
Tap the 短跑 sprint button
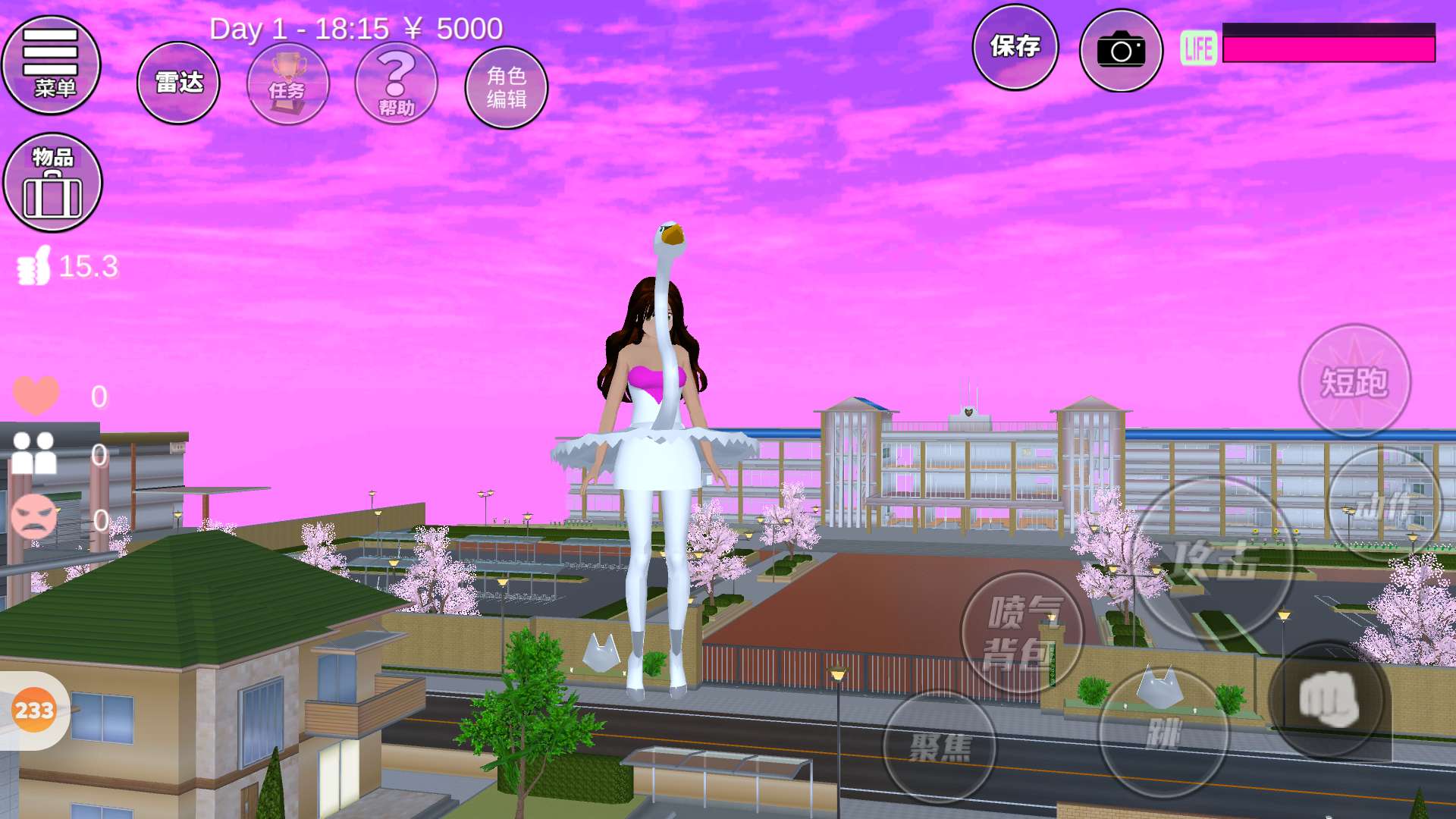click(x=1354, y=381)
